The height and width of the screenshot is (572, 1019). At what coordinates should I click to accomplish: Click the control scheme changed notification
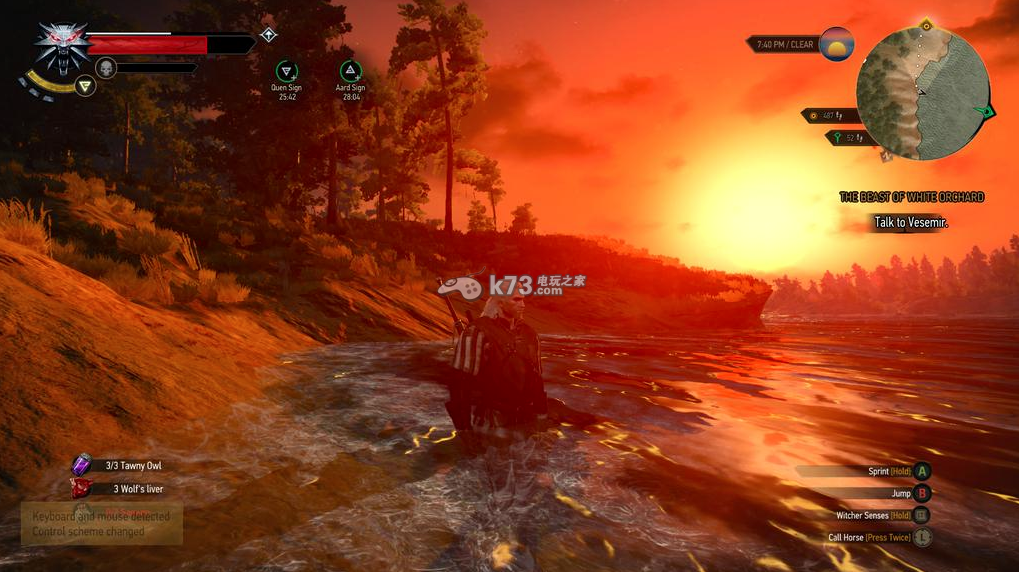click(101, 524)
